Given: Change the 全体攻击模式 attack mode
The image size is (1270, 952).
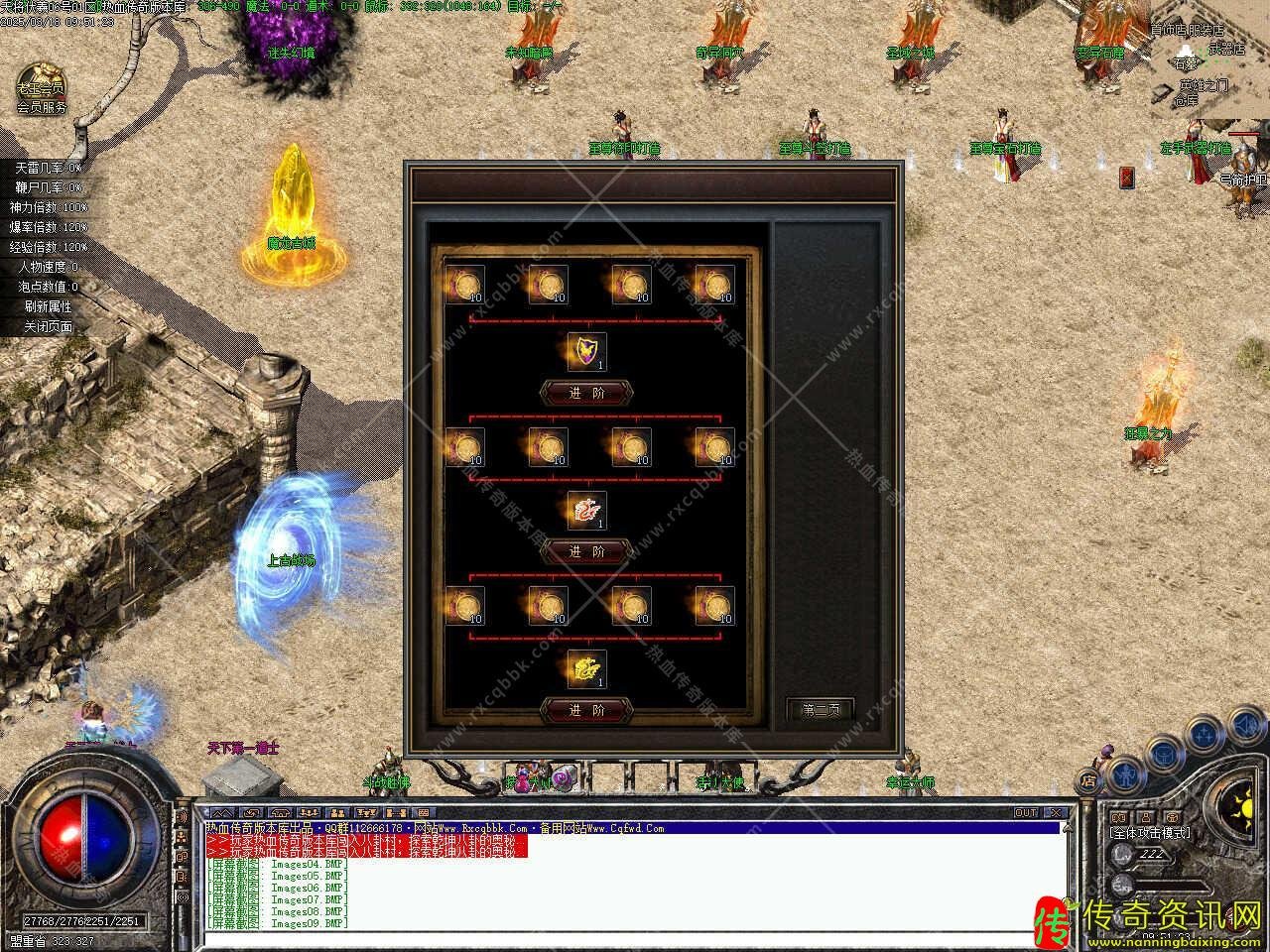Looking at the screenshot, I should [x=1151, y=833].
